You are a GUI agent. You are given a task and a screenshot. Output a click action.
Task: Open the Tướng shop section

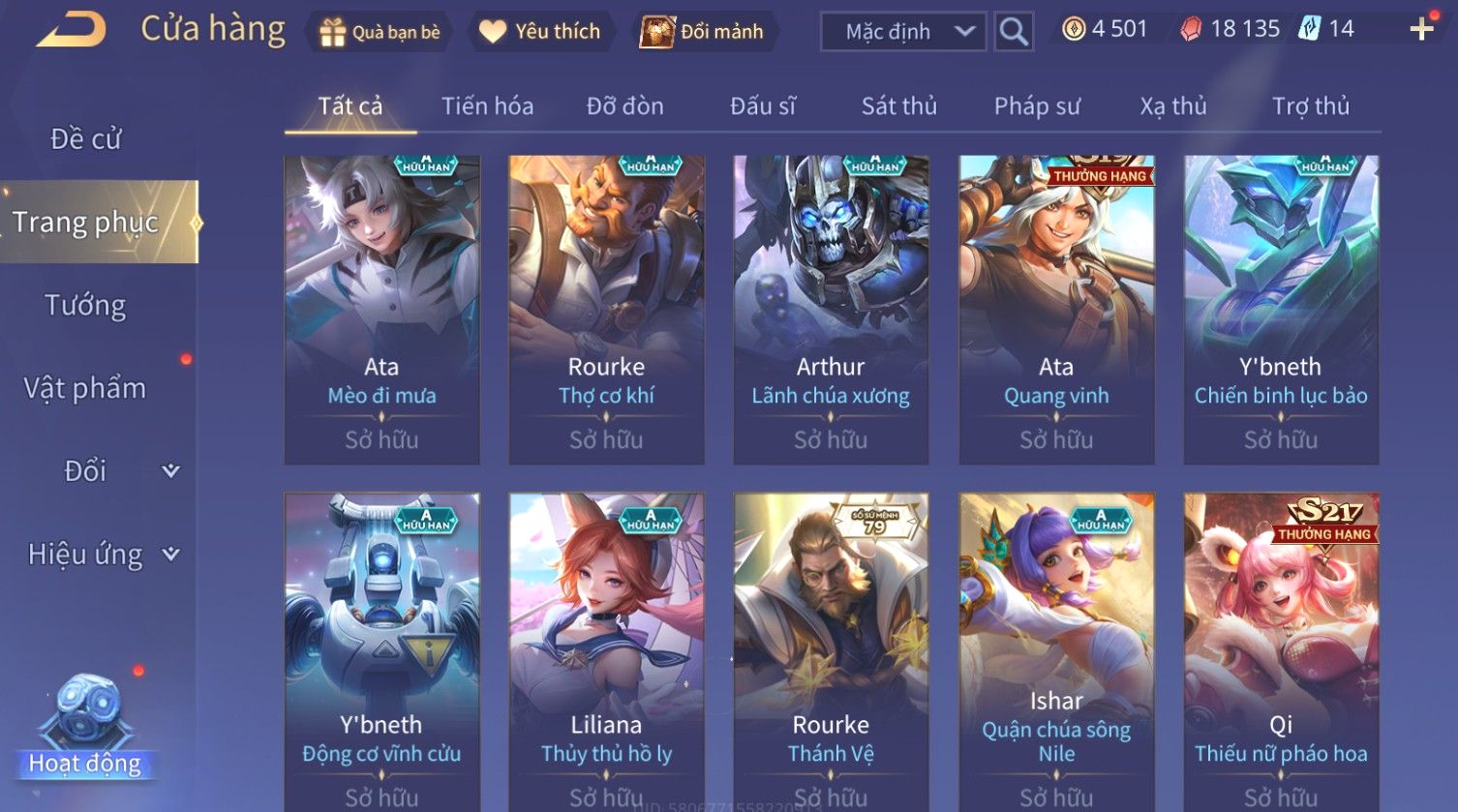[x=86, y=306]
